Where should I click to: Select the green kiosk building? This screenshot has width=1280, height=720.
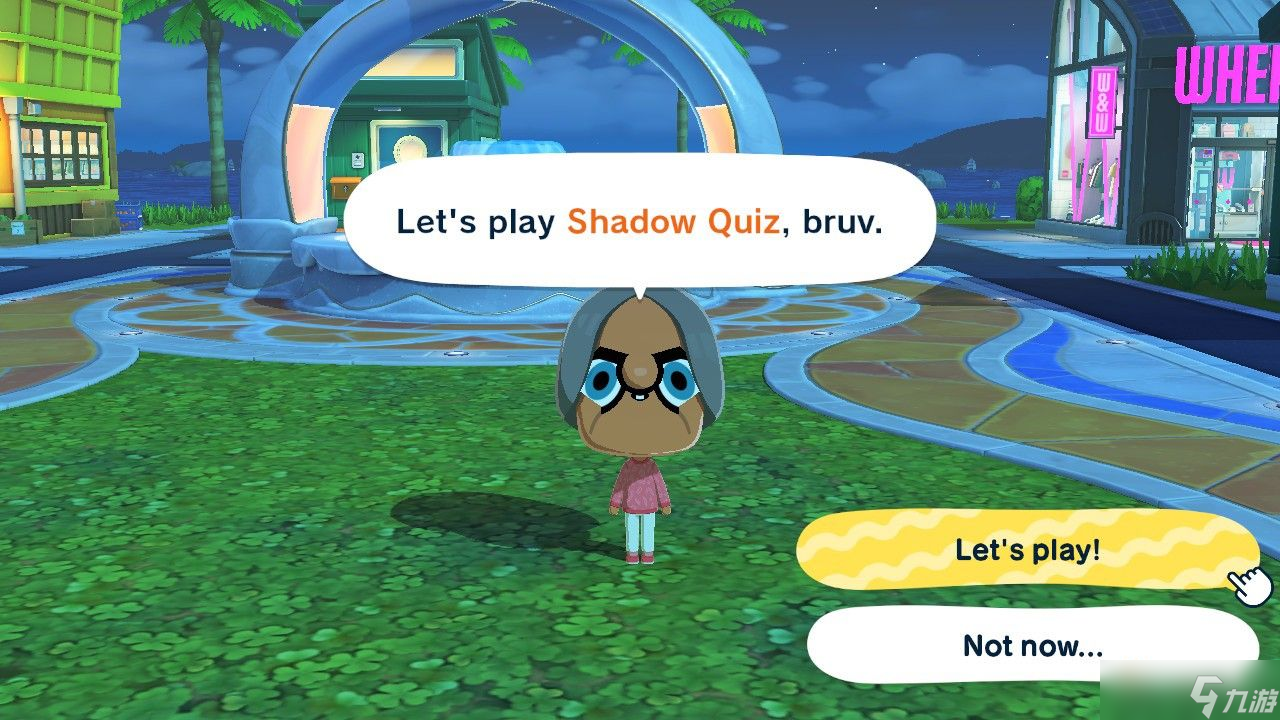point(440,120)
